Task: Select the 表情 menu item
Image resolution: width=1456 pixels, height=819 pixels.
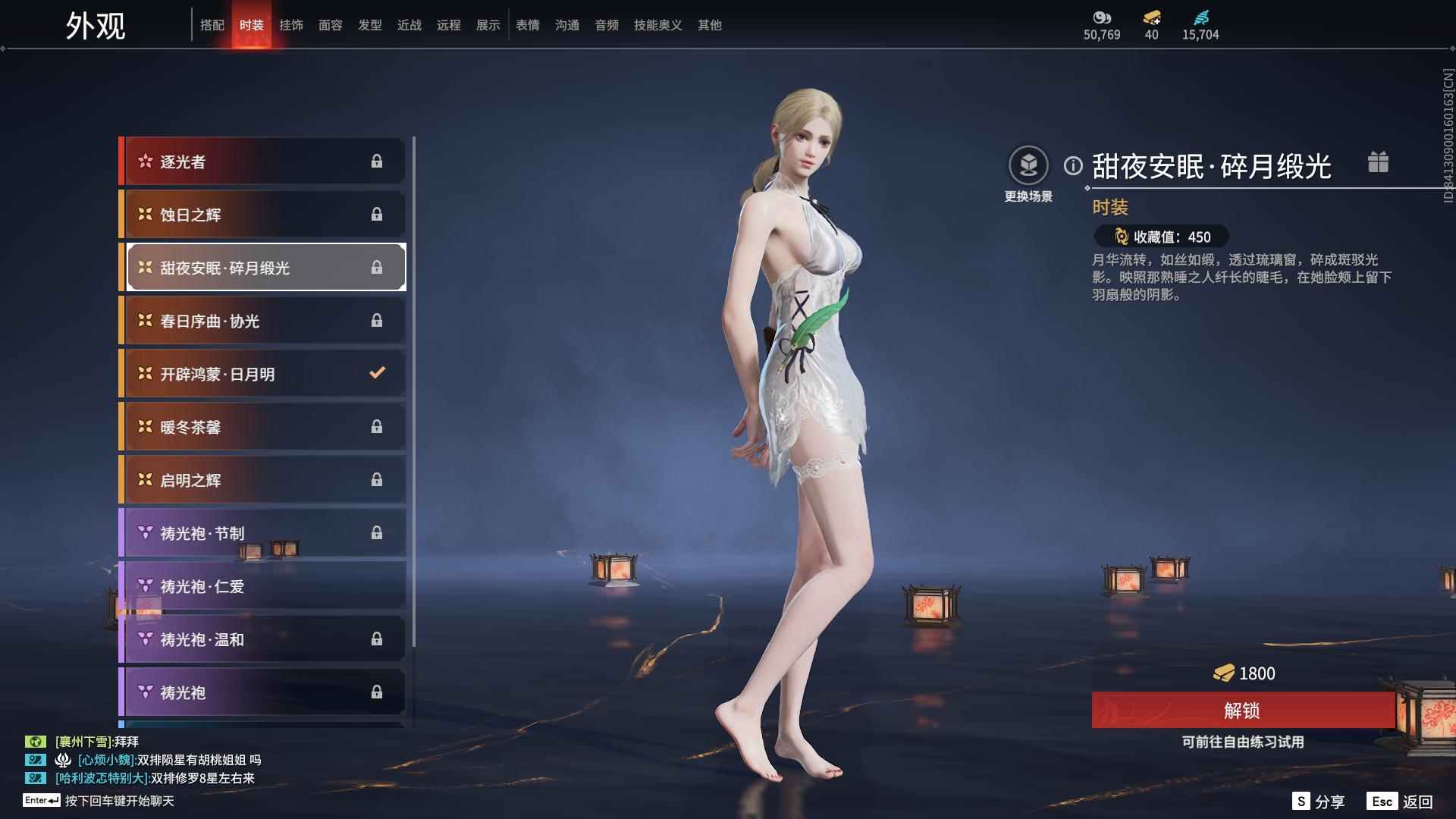Action: click(x=527, y=24)
